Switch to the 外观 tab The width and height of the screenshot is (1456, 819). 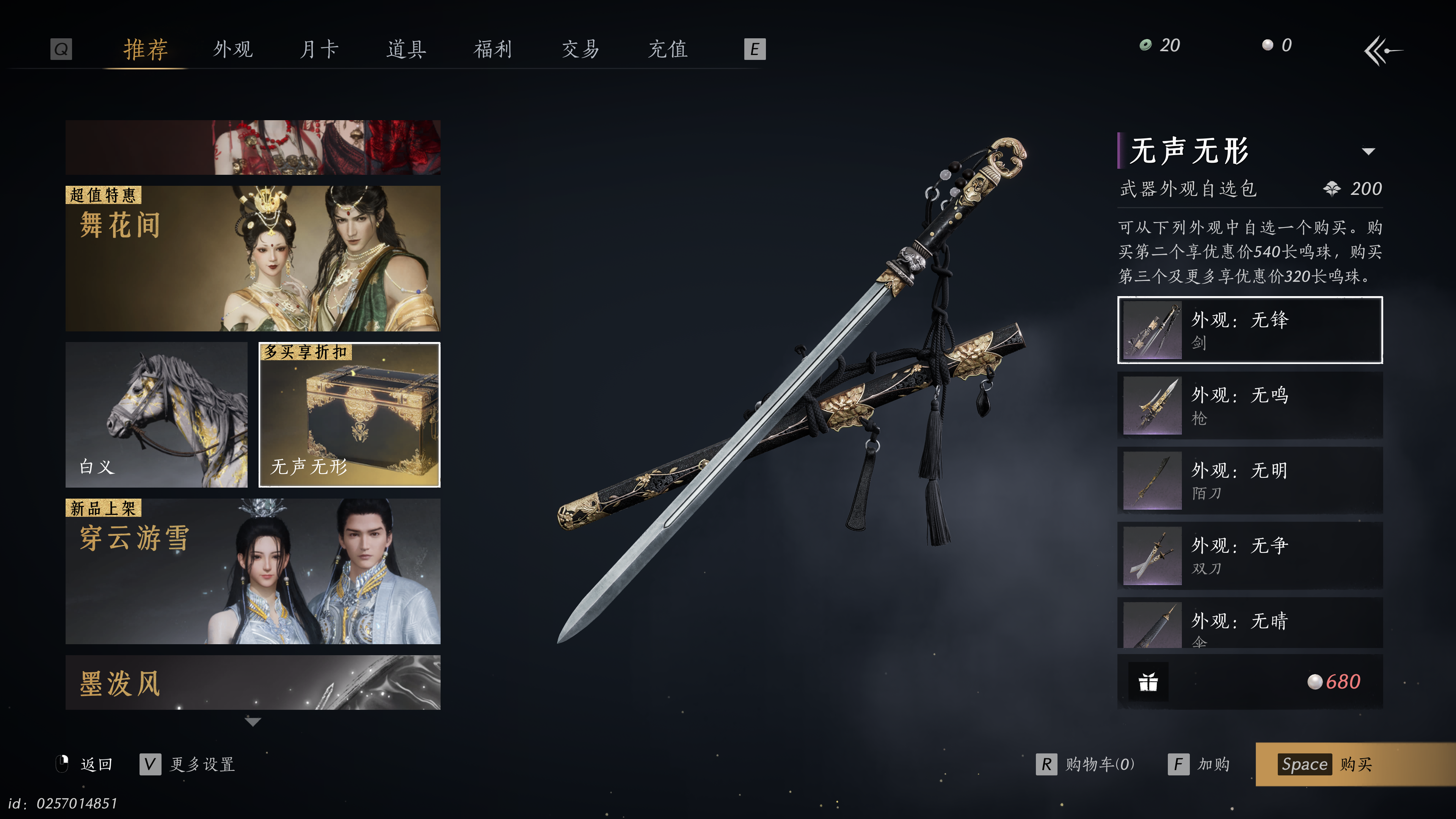click(233, 49)
